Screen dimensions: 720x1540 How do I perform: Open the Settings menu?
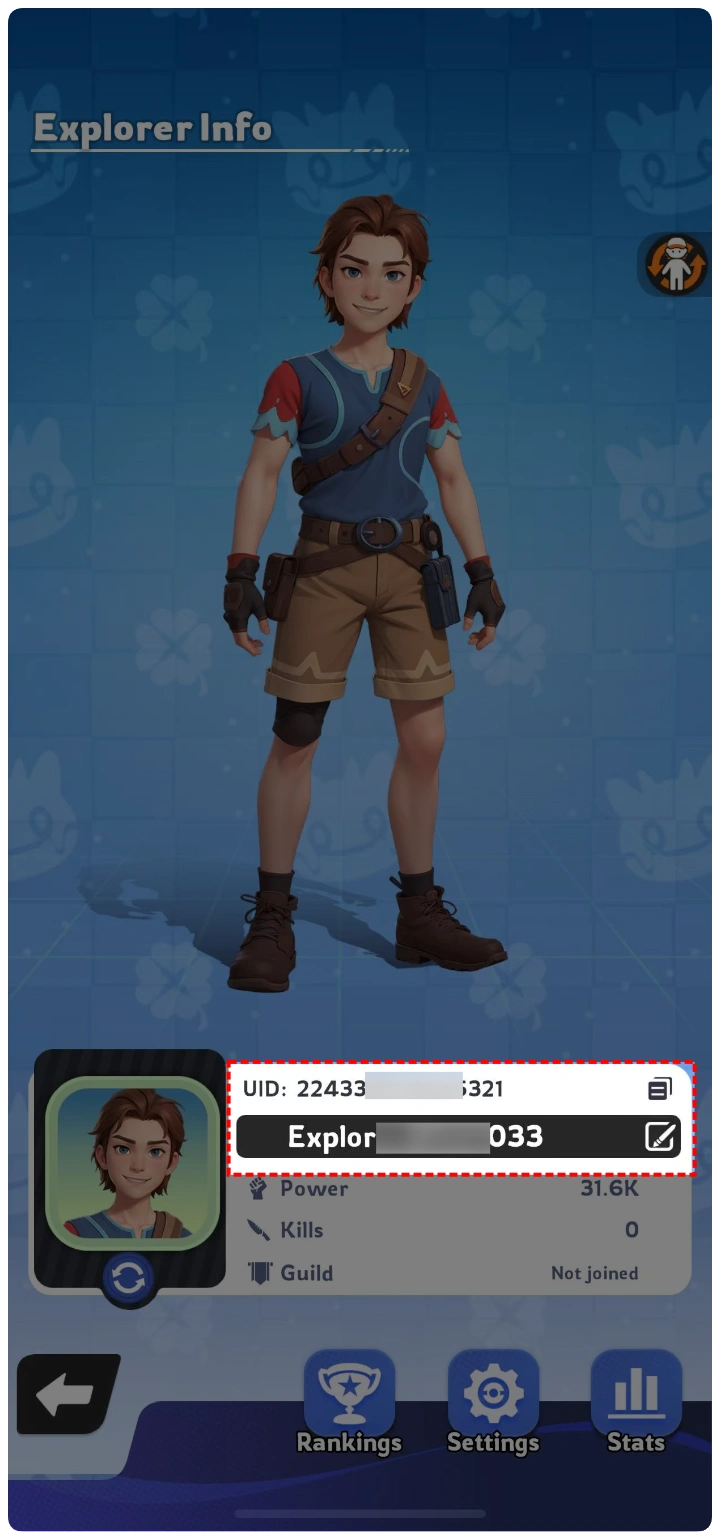click(x=493, y=1397)
